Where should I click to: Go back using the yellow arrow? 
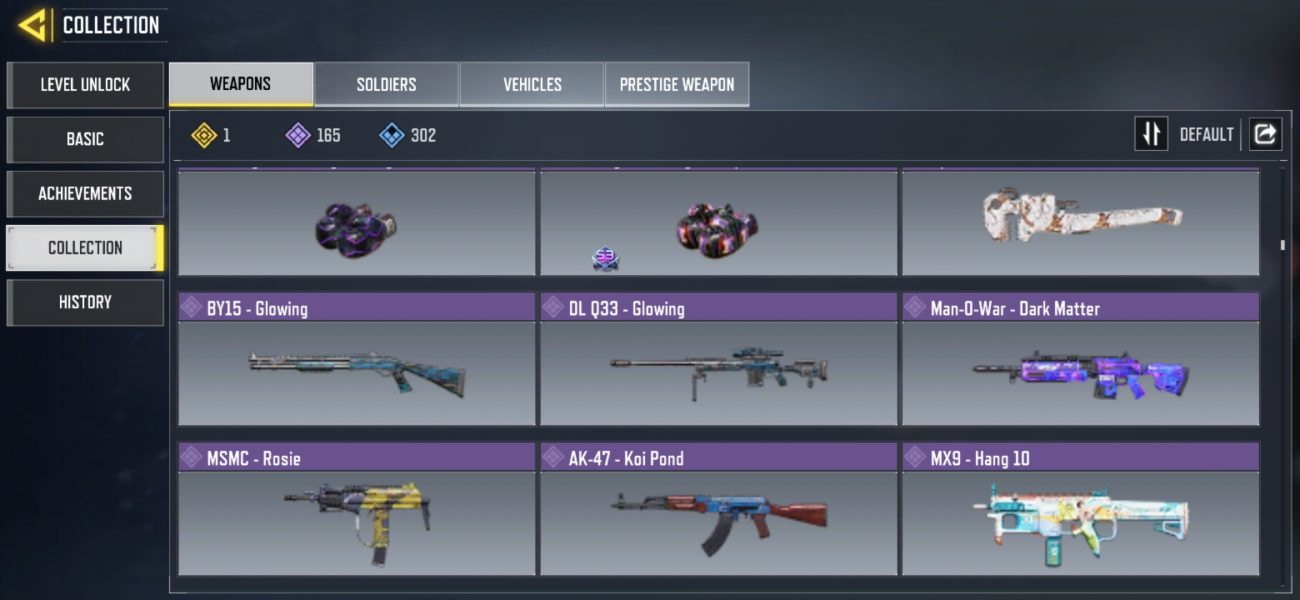click(x=33, y=25)
